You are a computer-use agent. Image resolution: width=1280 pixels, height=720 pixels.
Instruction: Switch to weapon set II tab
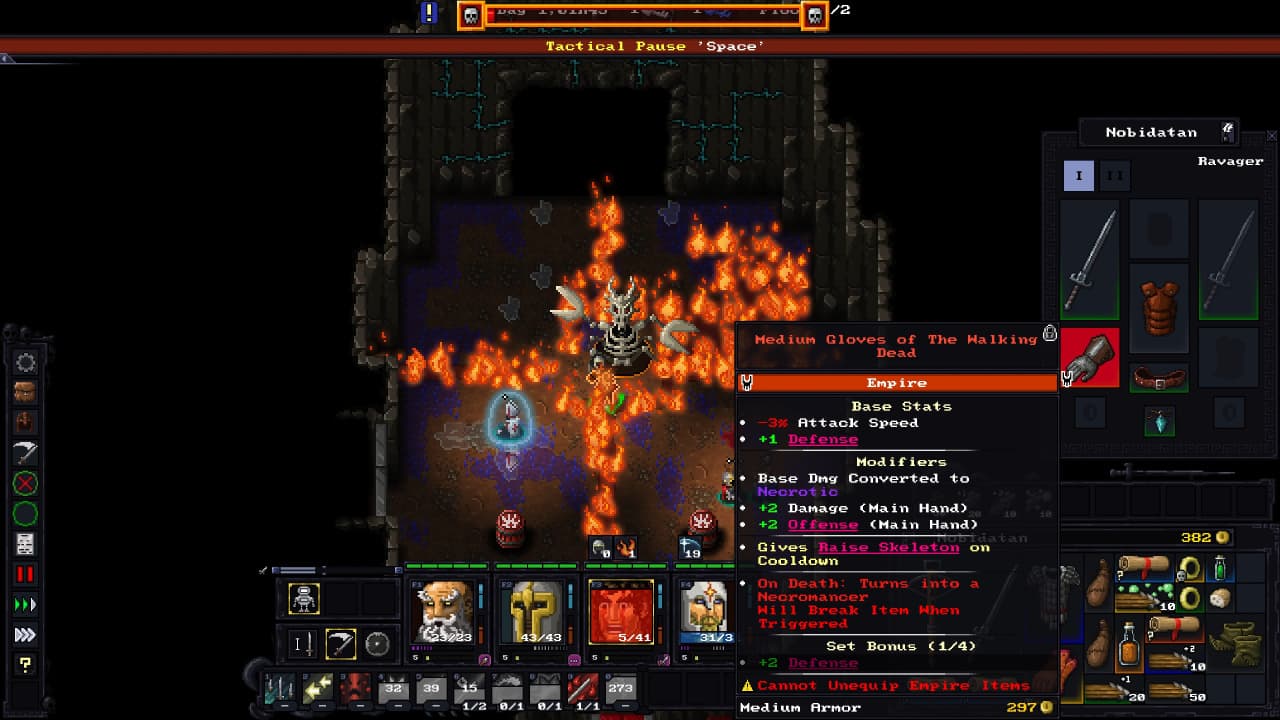tap(1114, 175)
